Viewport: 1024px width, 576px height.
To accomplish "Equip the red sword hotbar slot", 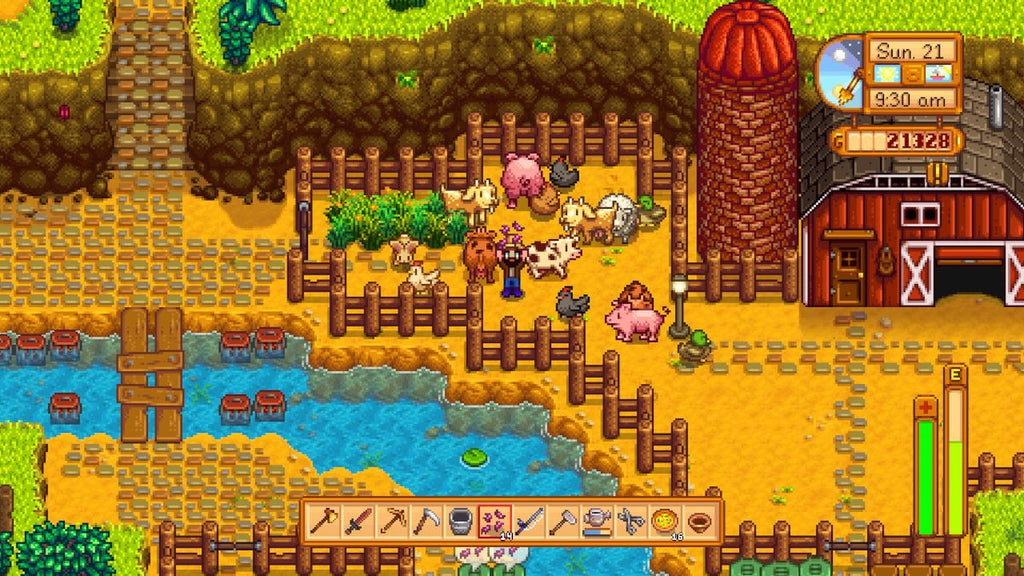I will 359,521.
